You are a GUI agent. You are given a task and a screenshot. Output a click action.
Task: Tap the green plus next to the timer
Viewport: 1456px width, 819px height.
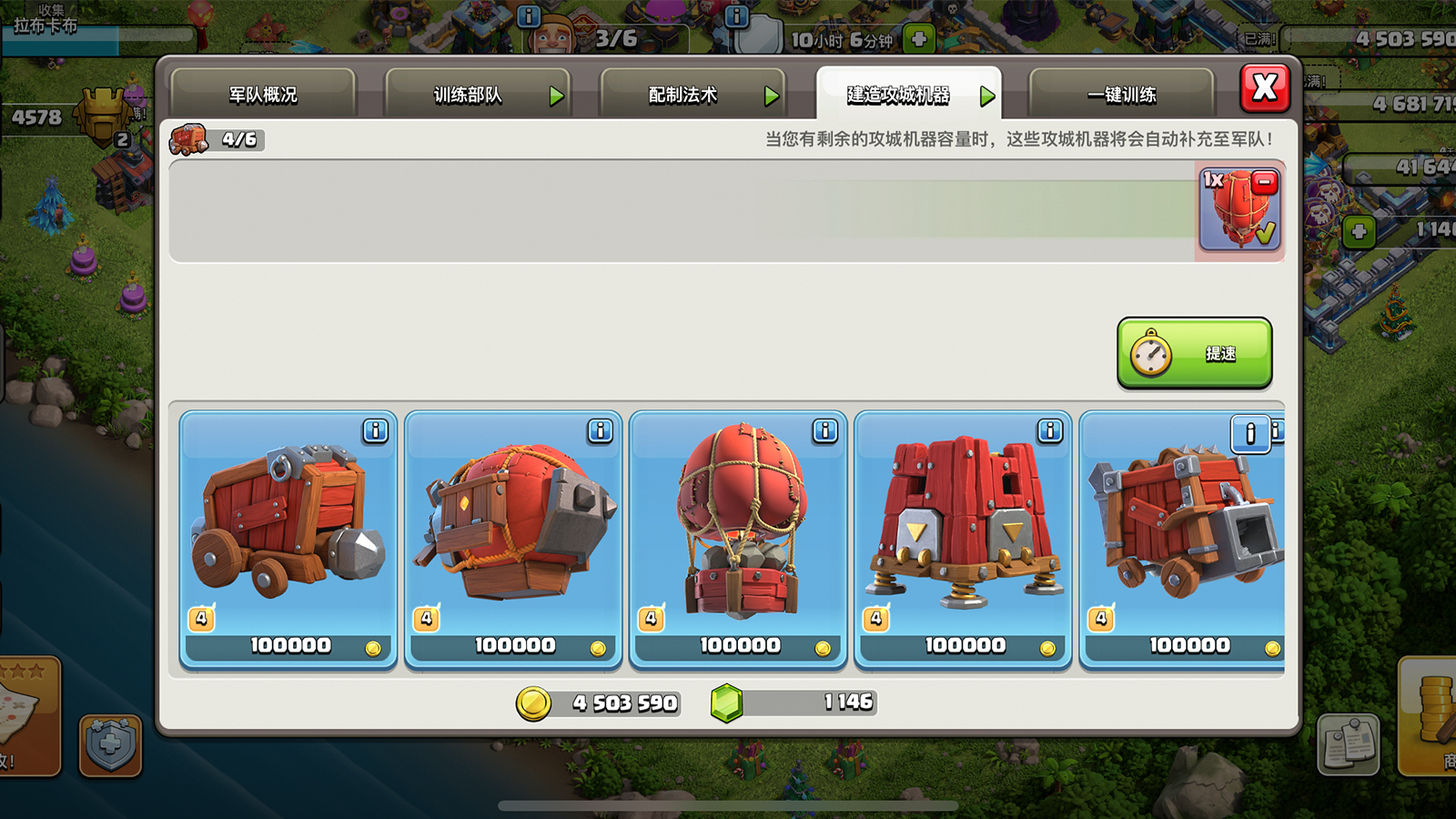pyautogui.click(x=919, y=39)
